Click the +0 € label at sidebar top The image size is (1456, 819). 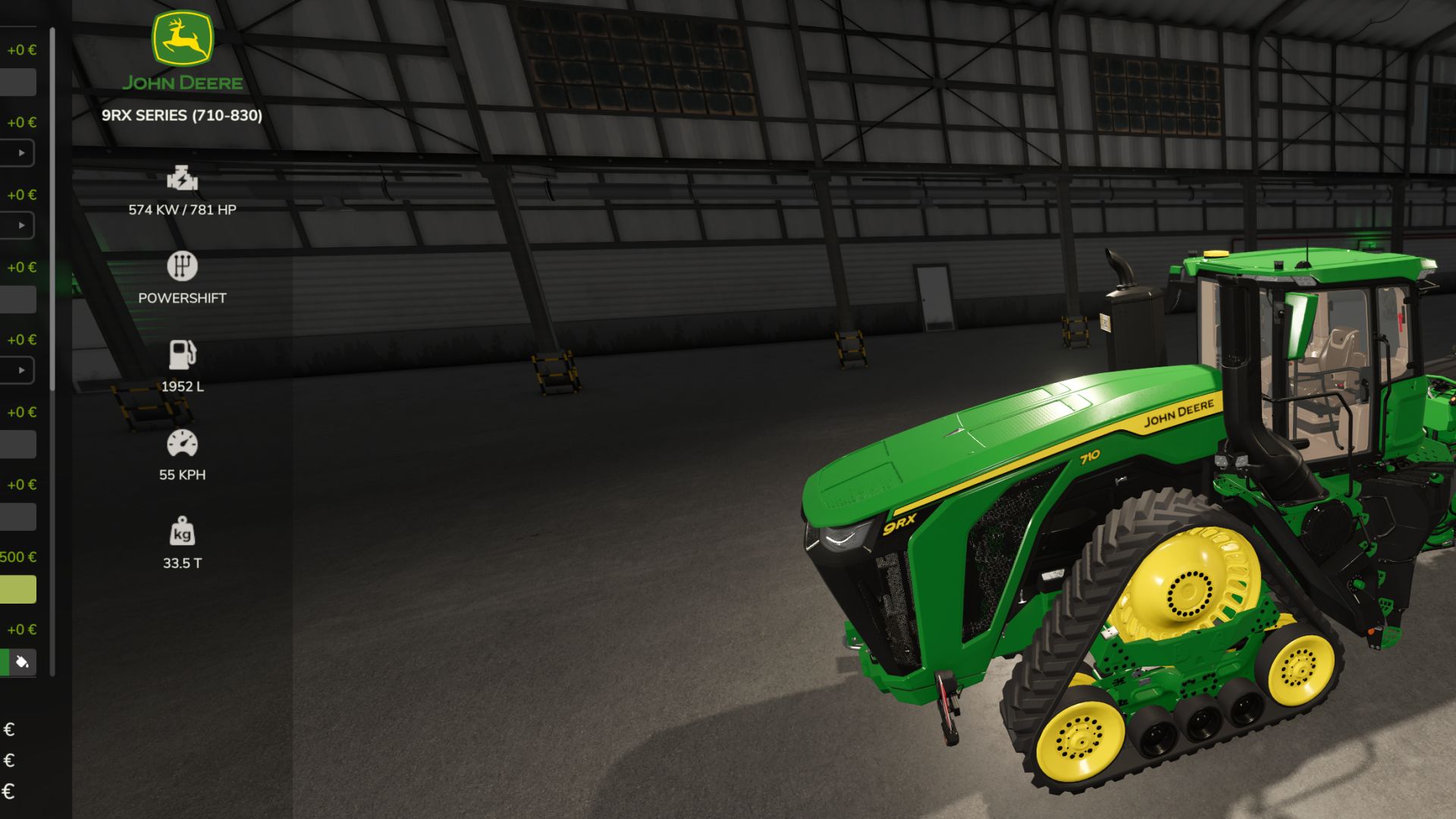point(20,51)
